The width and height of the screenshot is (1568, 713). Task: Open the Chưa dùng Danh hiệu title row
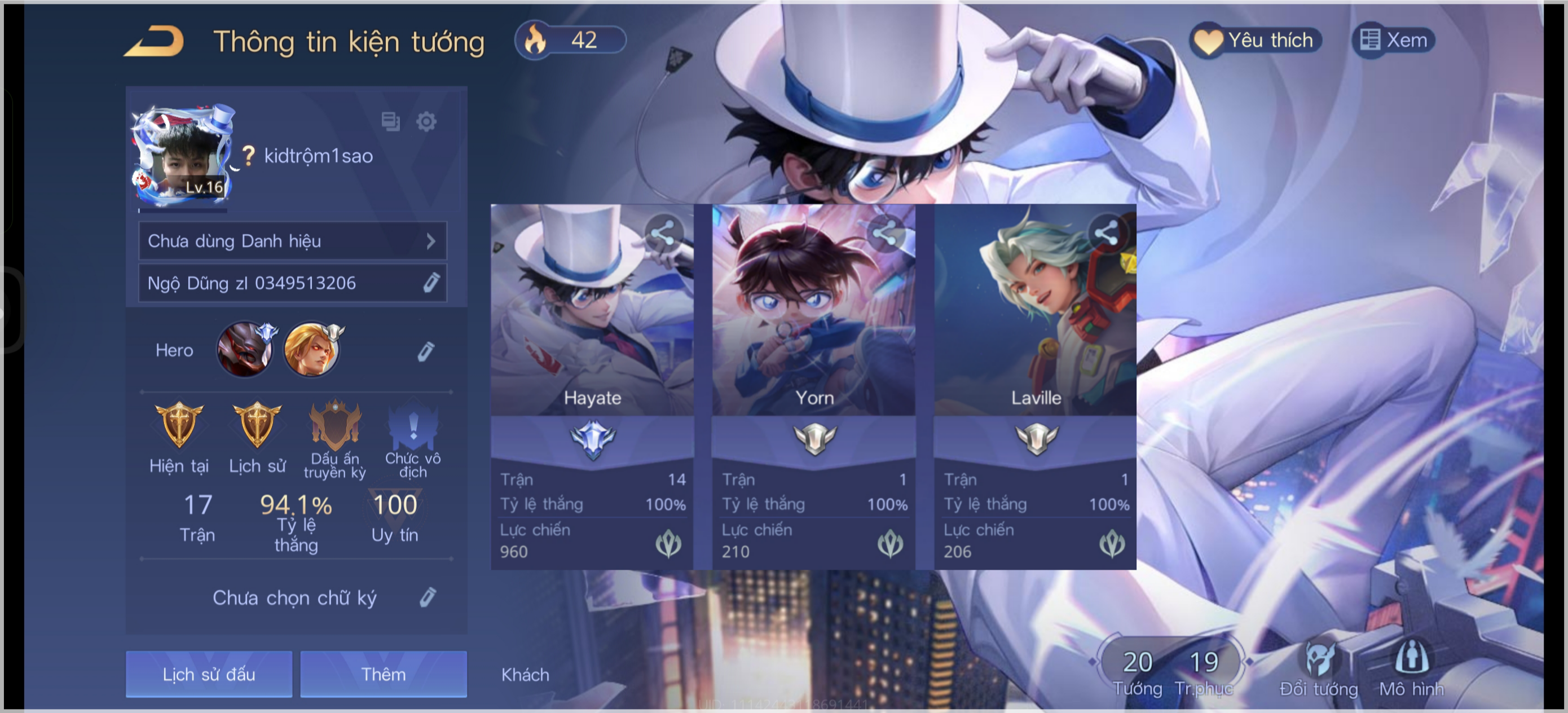292,241
